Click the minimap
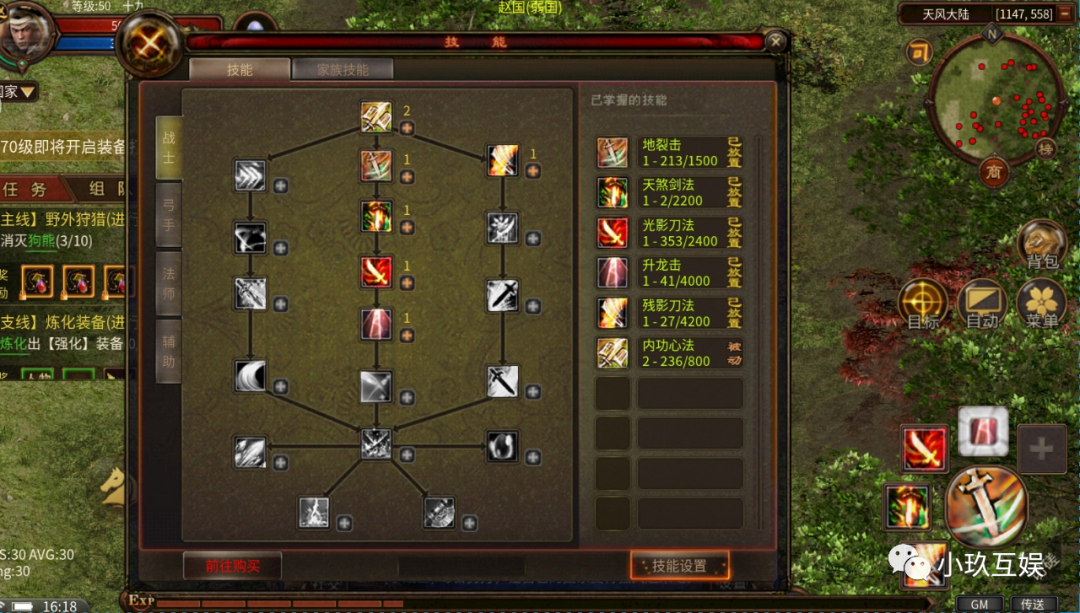The height and width of the screenshot is (613, 1080). (993, 98)
